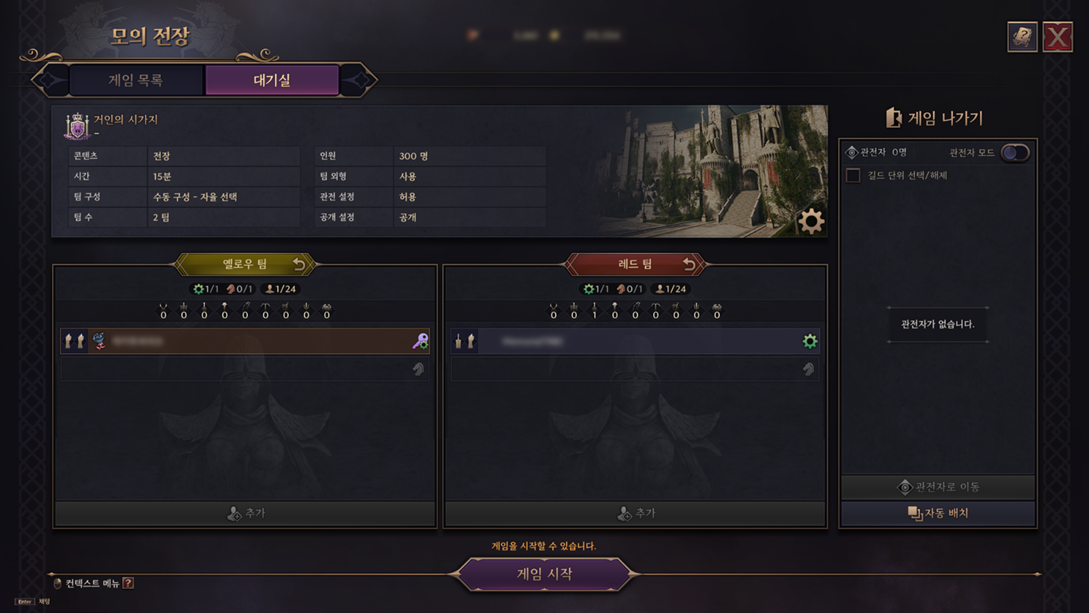1089x613 pixels.
Task: Click the green gear icon on the red team player
Action: pos(810,341)
